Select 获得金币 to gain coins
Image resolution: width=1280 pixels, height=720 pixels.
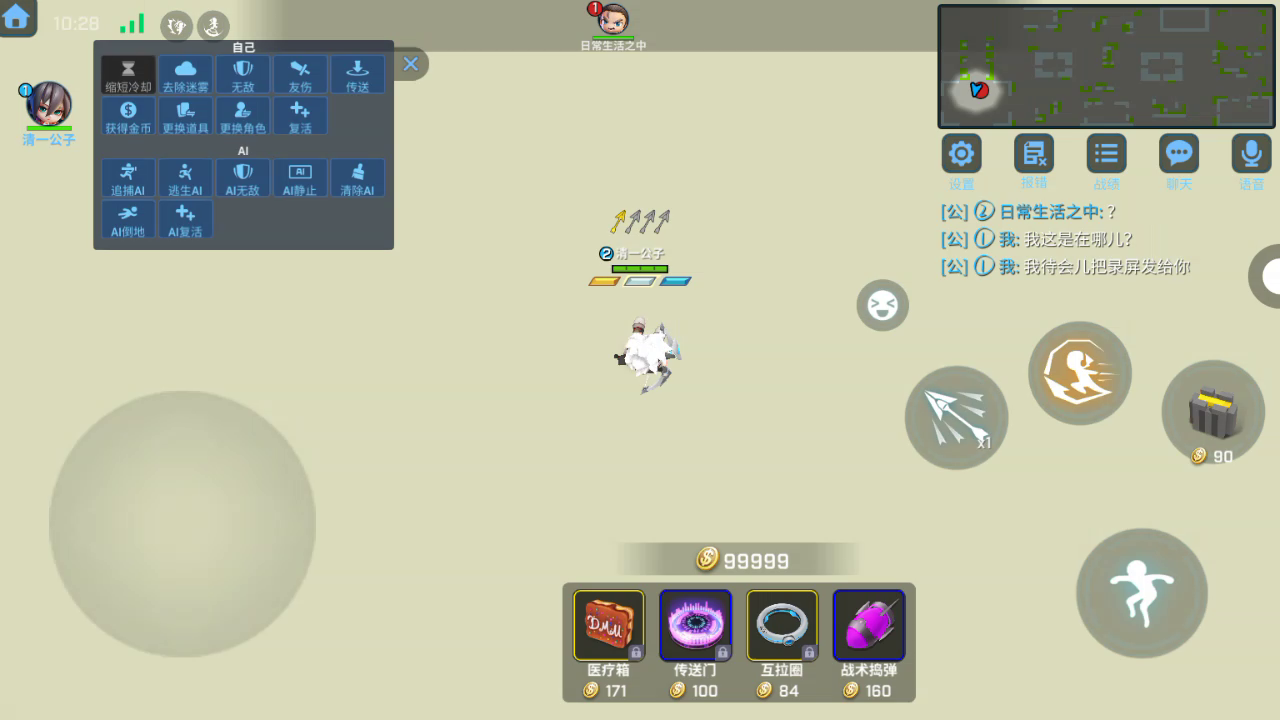pos(128,116)
